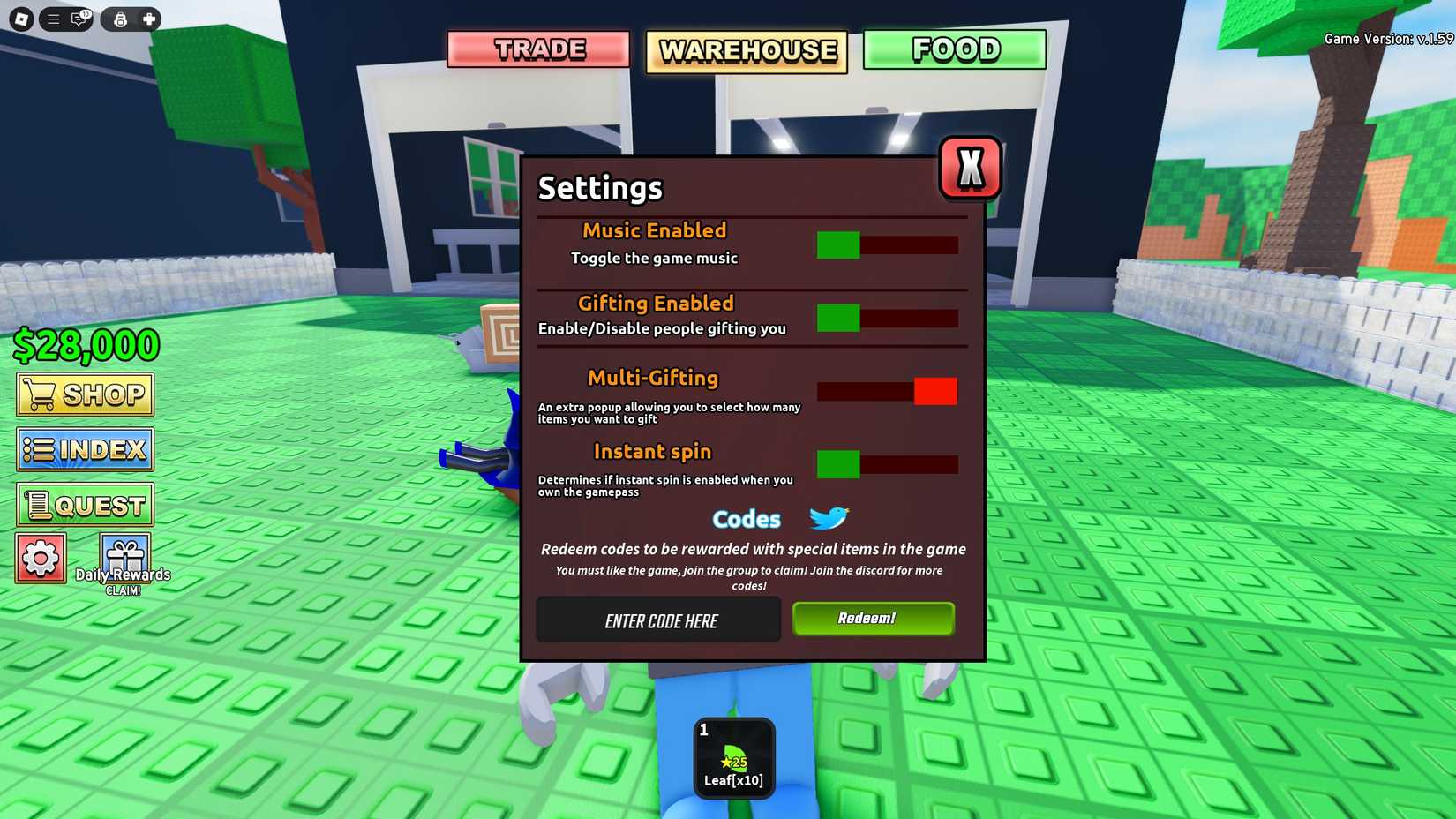The width and height of the screenshot is (1456, 819).
Task: Select the Trade sign
Action: point(539,50)
